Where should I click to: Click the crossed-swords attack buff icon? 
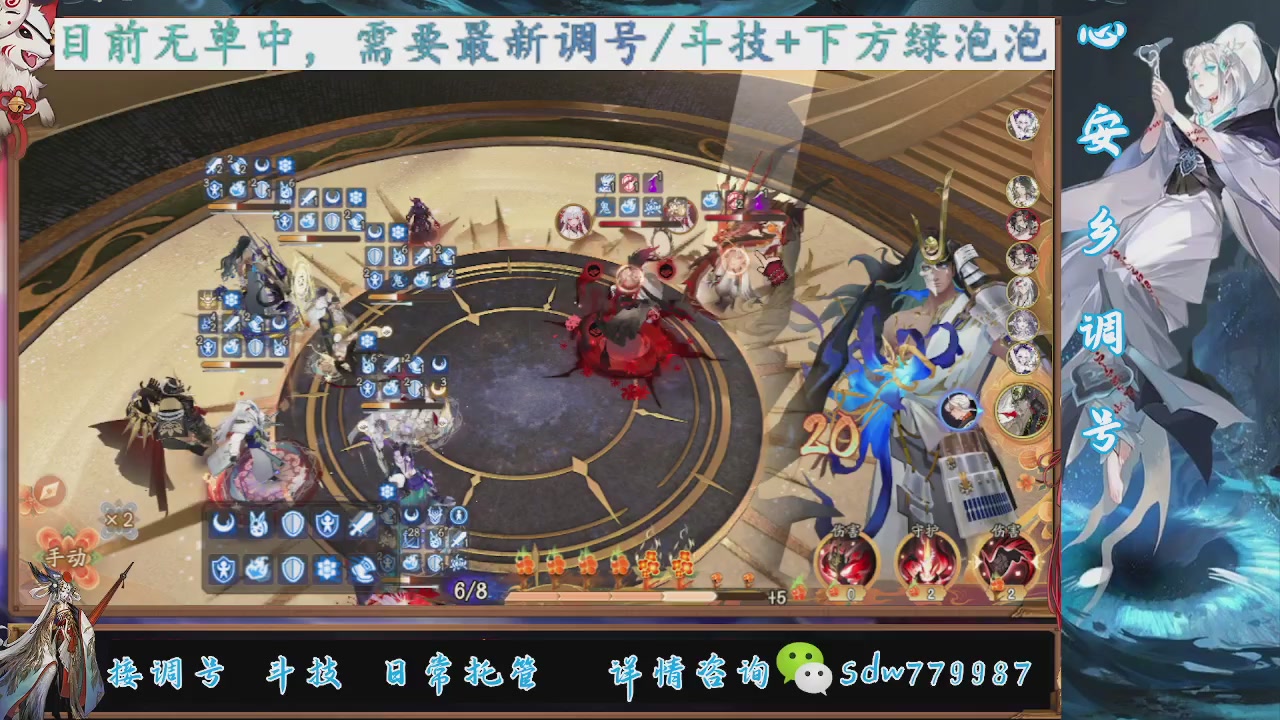(362, 521)
